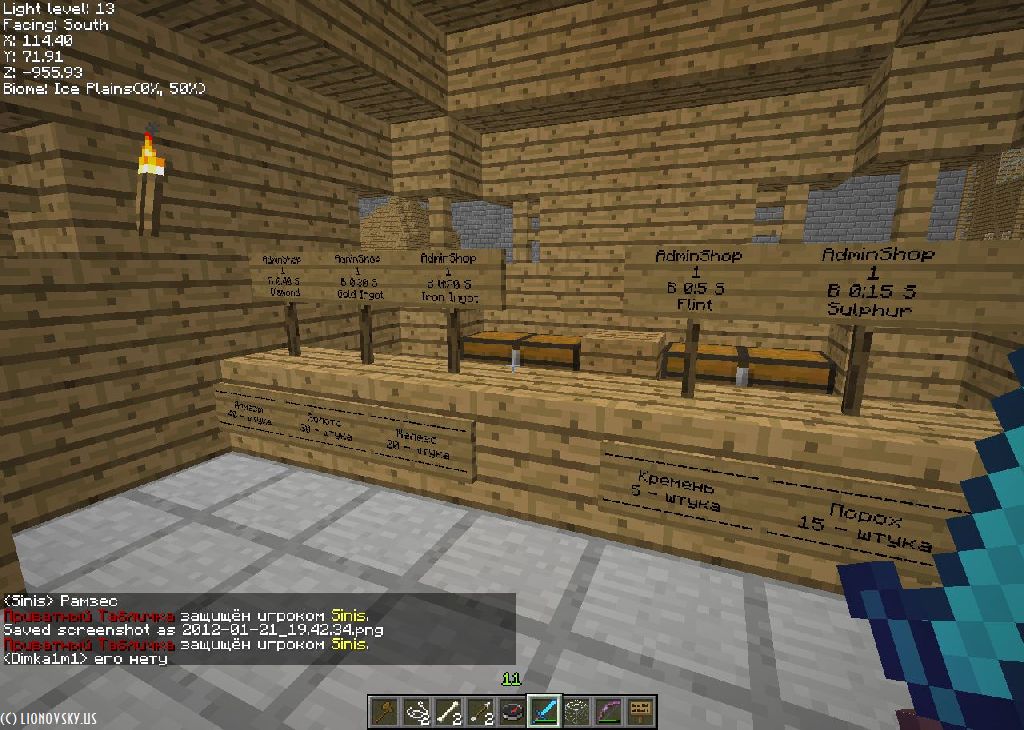Click the diamond sword hotbar slot
Viewport: 1024px width, 730px height.
click(544, 711)
